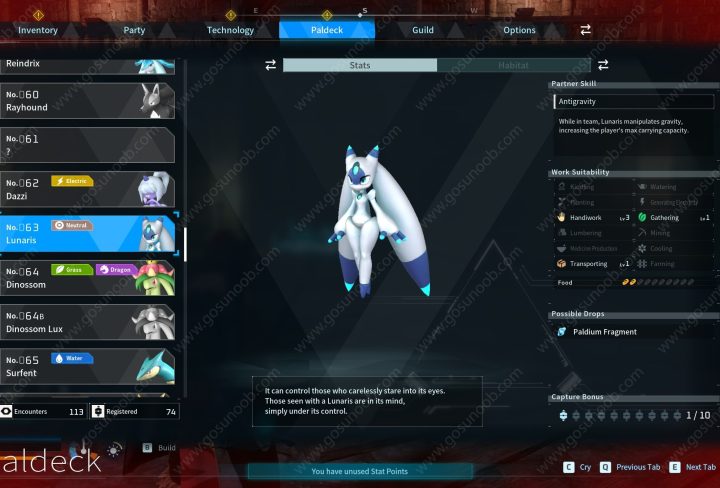This screenshot has height=488, width=720.
Task: Click the swap arrows right of Habitat
Action: (603, 65)
